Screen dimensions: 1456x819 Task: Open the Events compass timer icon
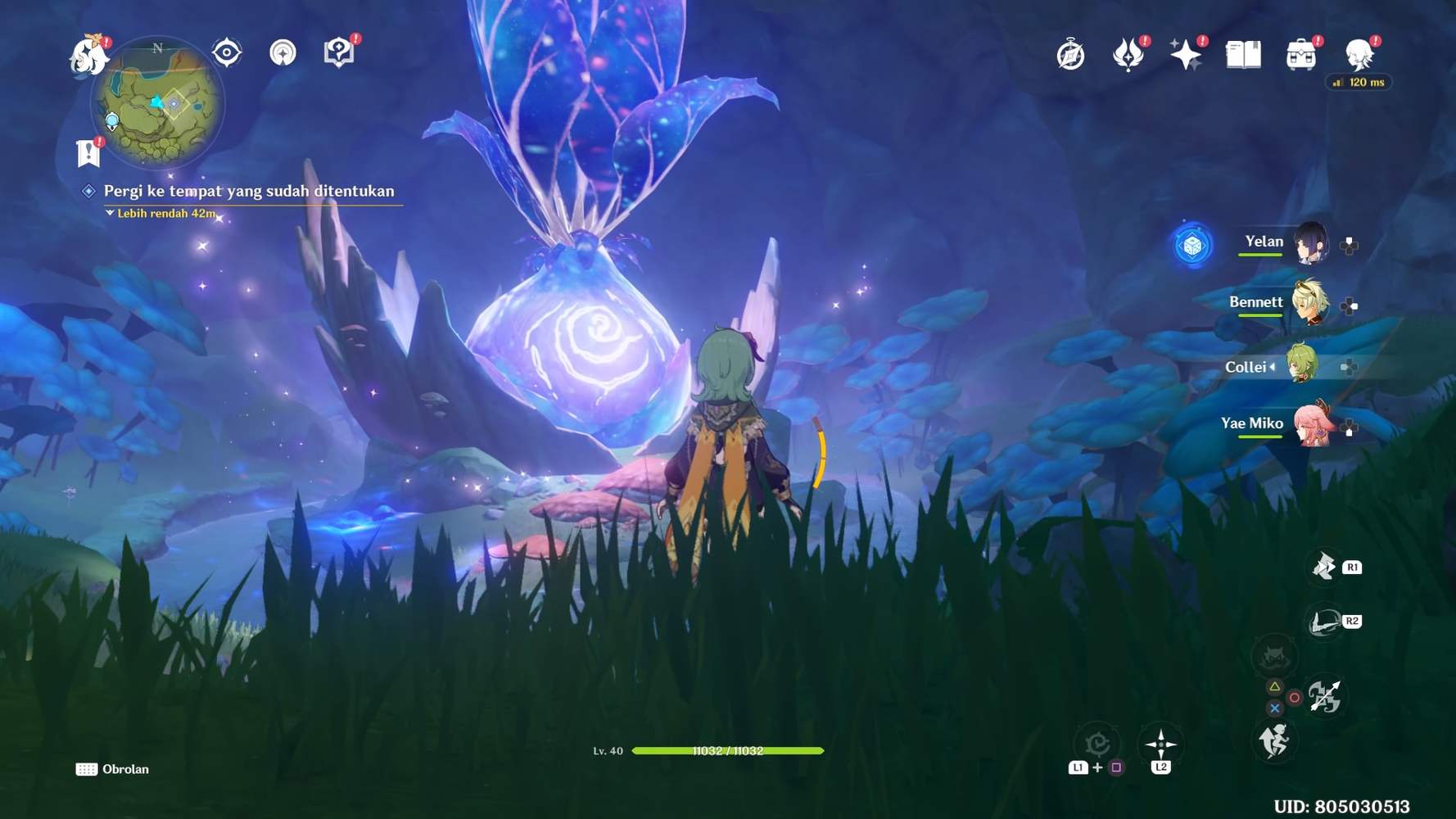[1069, 53]
